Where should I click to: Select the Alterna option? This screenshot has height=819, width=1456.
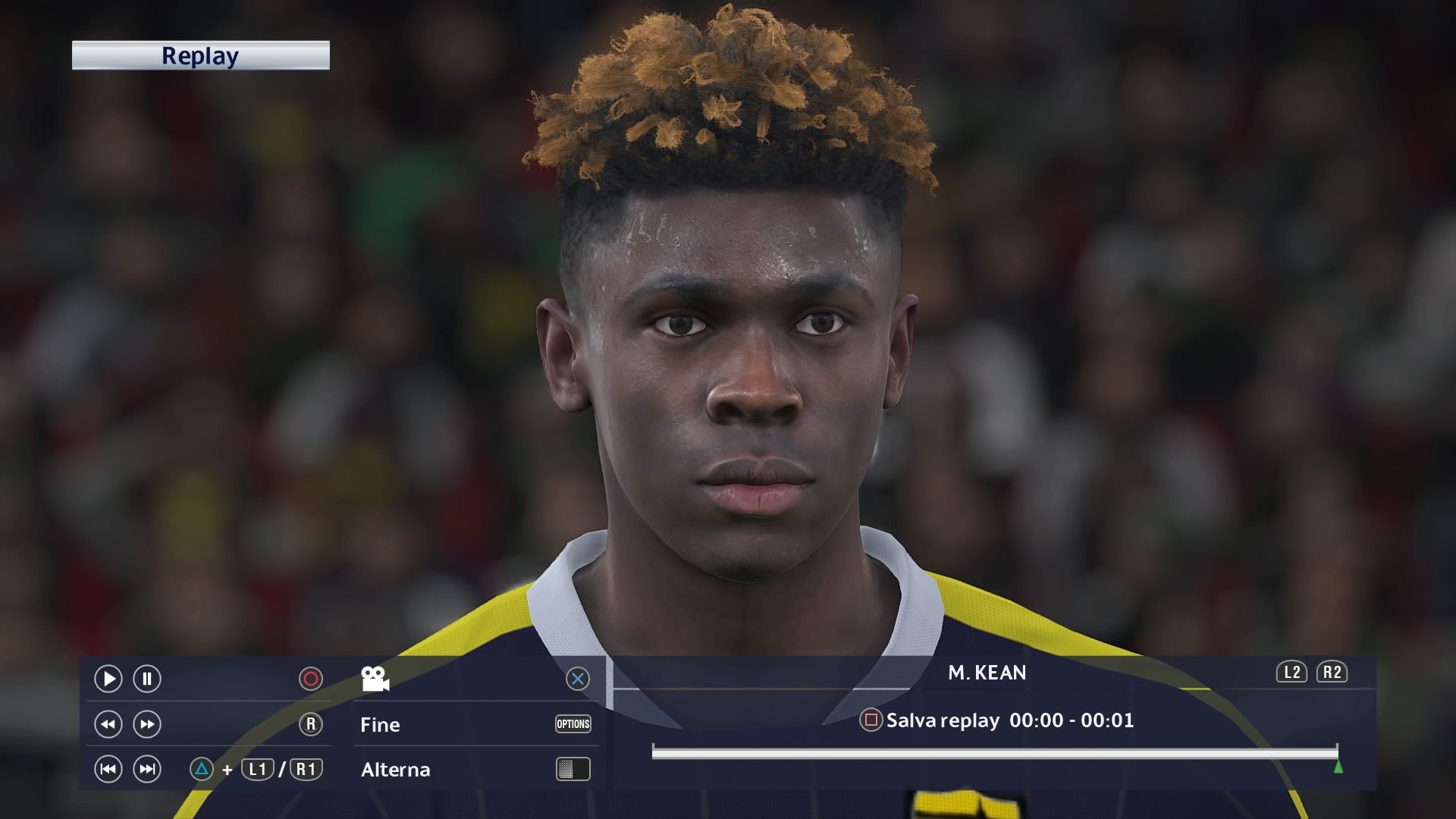pos(395,770)
